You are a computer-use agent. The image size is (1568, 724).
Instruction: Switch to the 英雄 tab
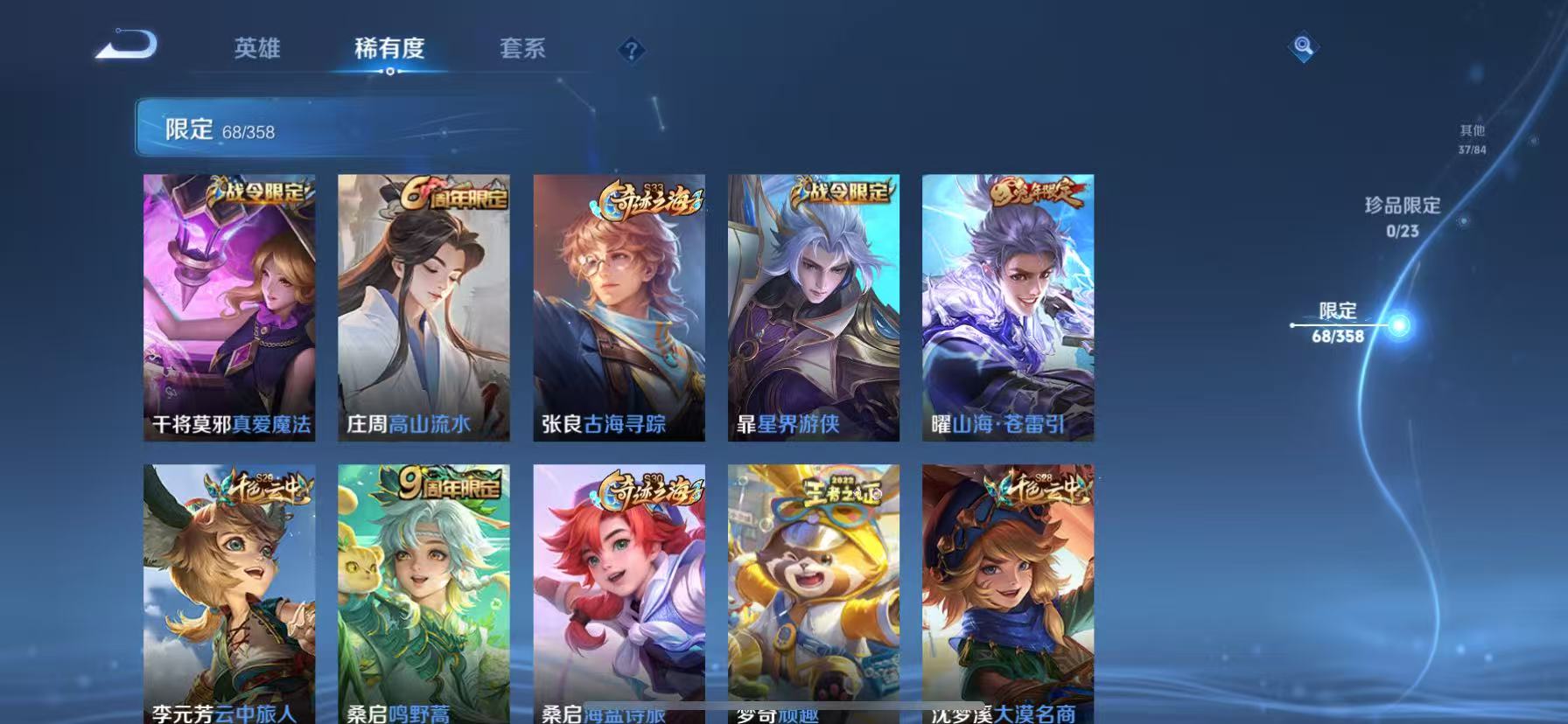[x=257, y=50]
